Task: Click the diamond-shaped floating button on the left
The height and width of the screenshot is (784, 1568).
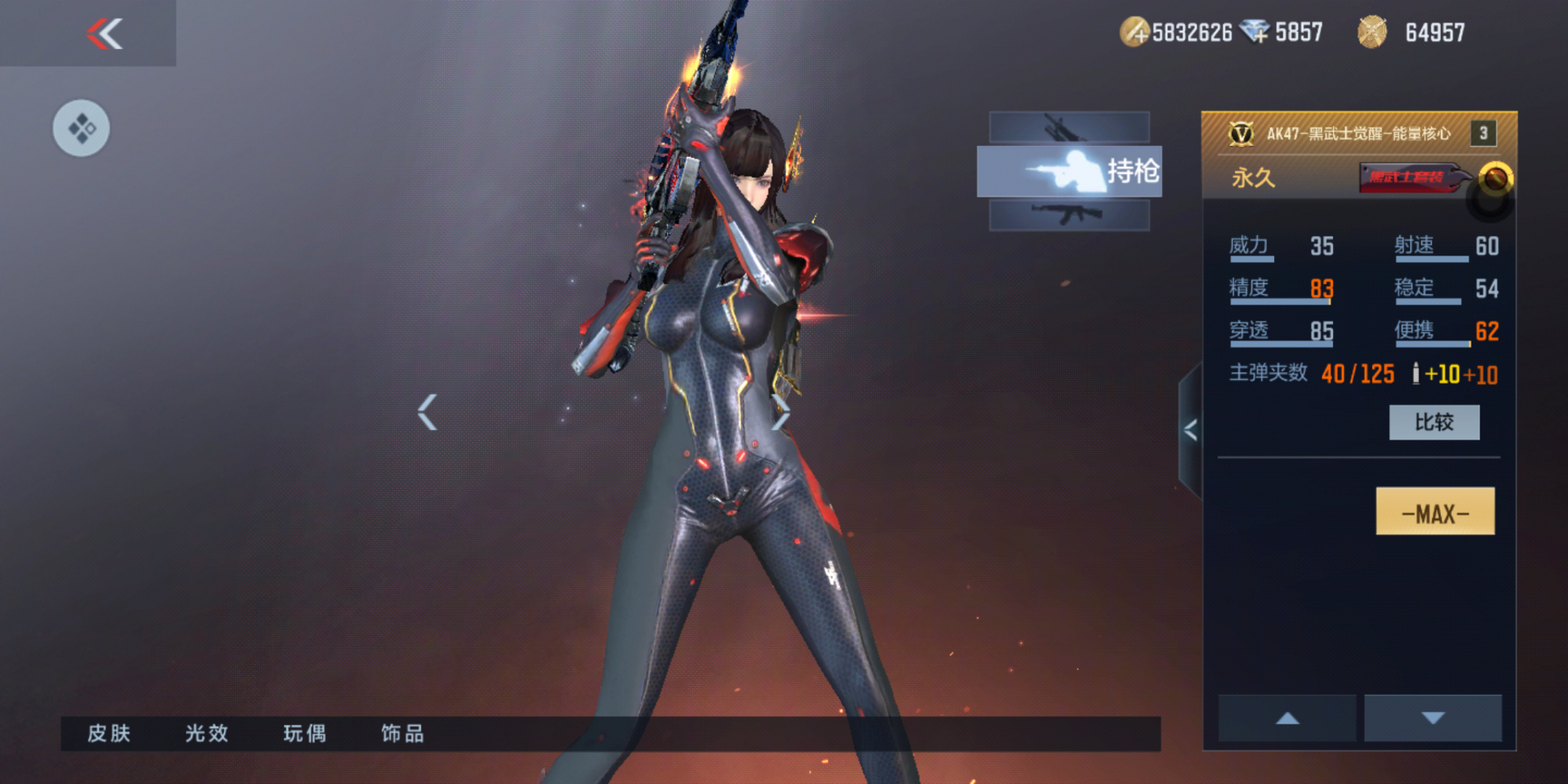Action: [81, 128]
